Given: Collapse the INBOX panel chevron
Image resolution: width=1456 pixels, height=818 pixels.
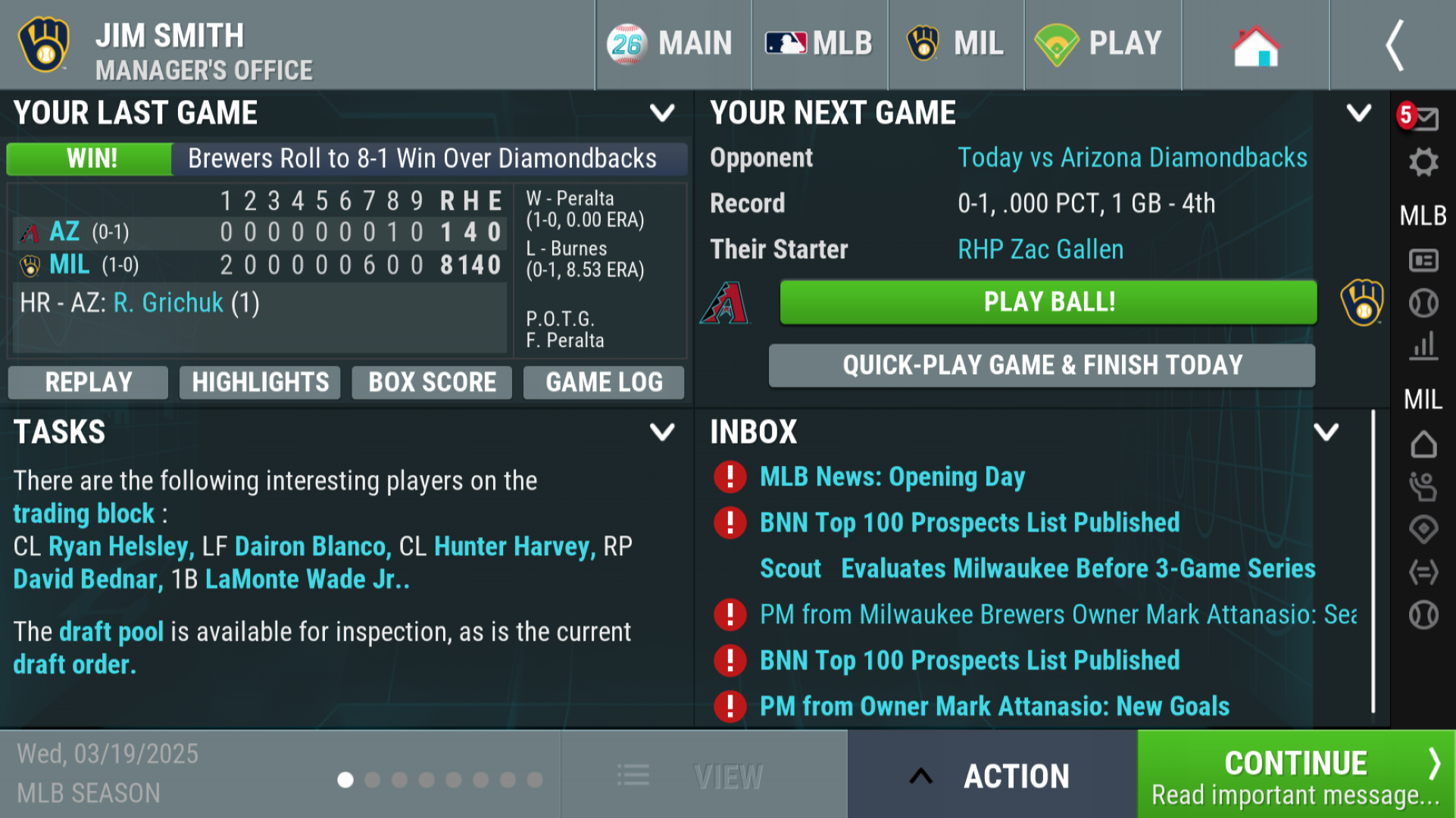Looking at the screenshot, I should click(x=1326, y=432).
